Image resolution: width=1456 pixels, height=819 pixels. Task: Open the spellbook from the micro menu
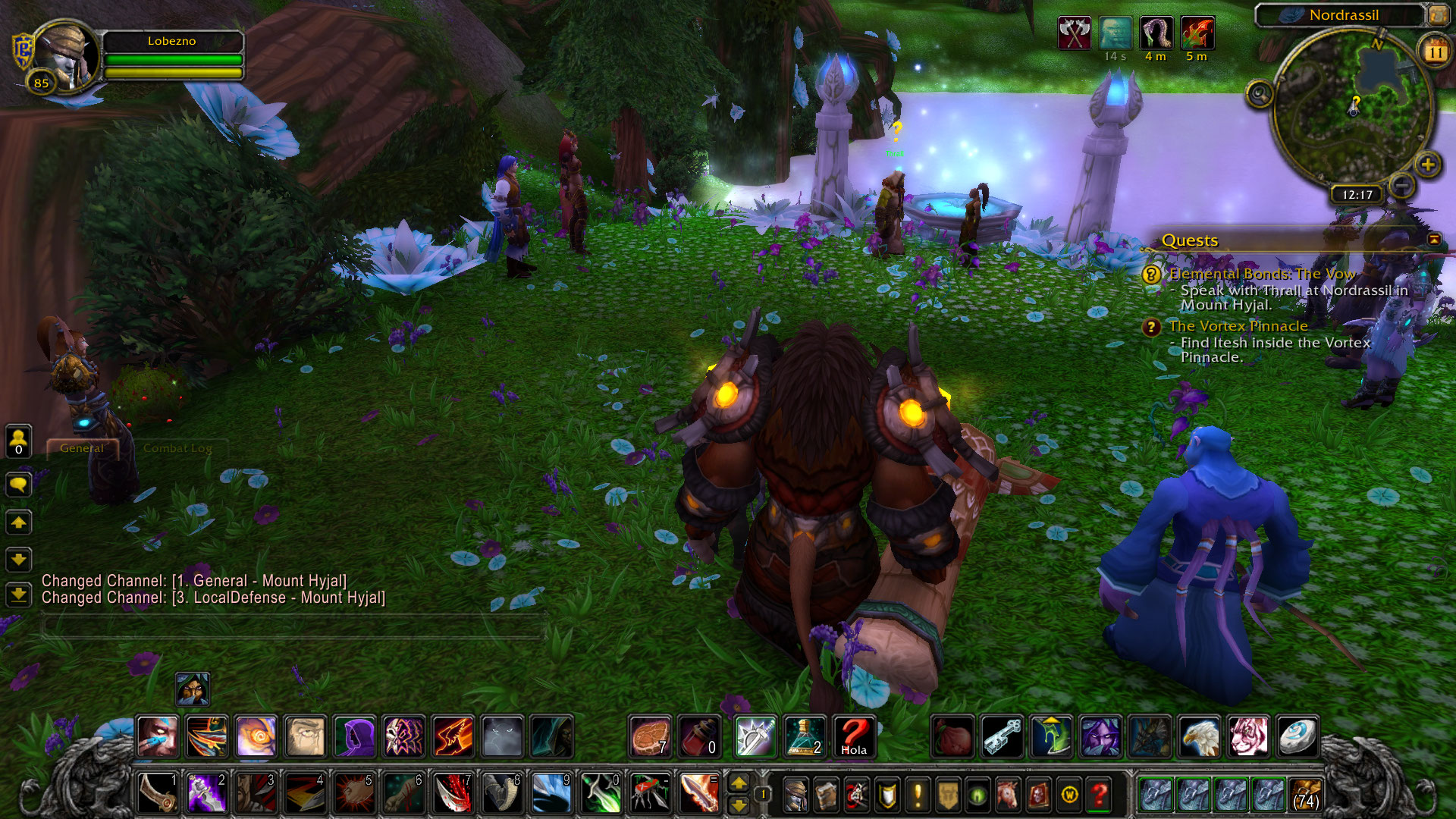click(x=827, y=795)
